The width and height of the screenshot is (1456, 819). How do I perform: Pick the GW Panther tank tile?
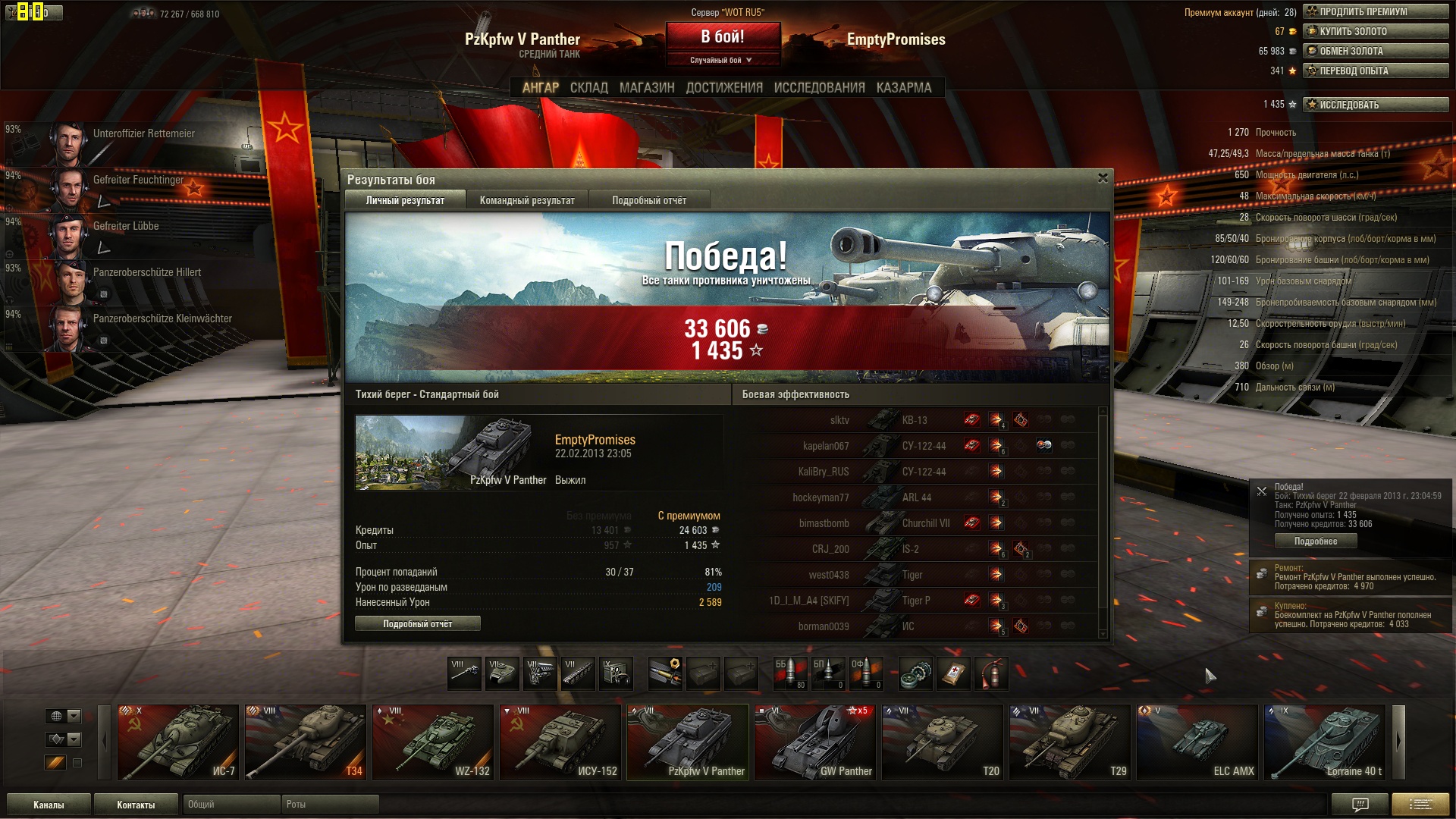click(x=815, y=742)
